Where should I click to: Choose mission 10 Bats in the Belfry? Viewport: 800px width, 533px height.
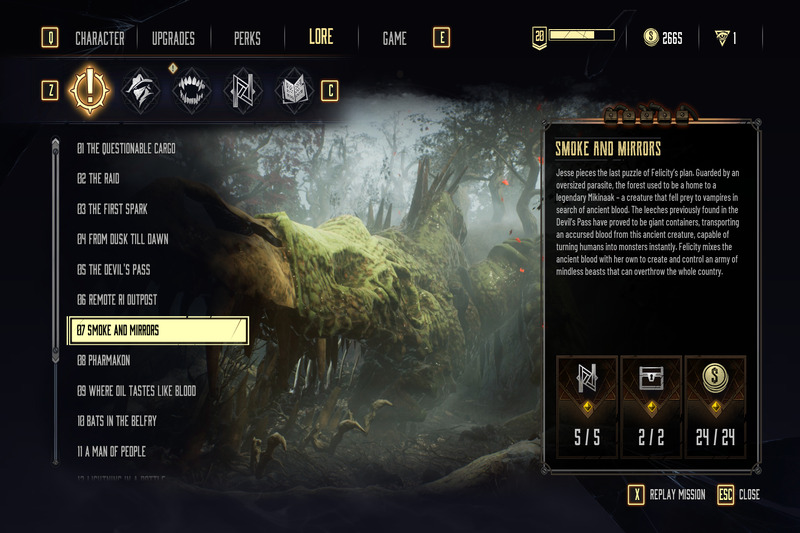(117, 421)
